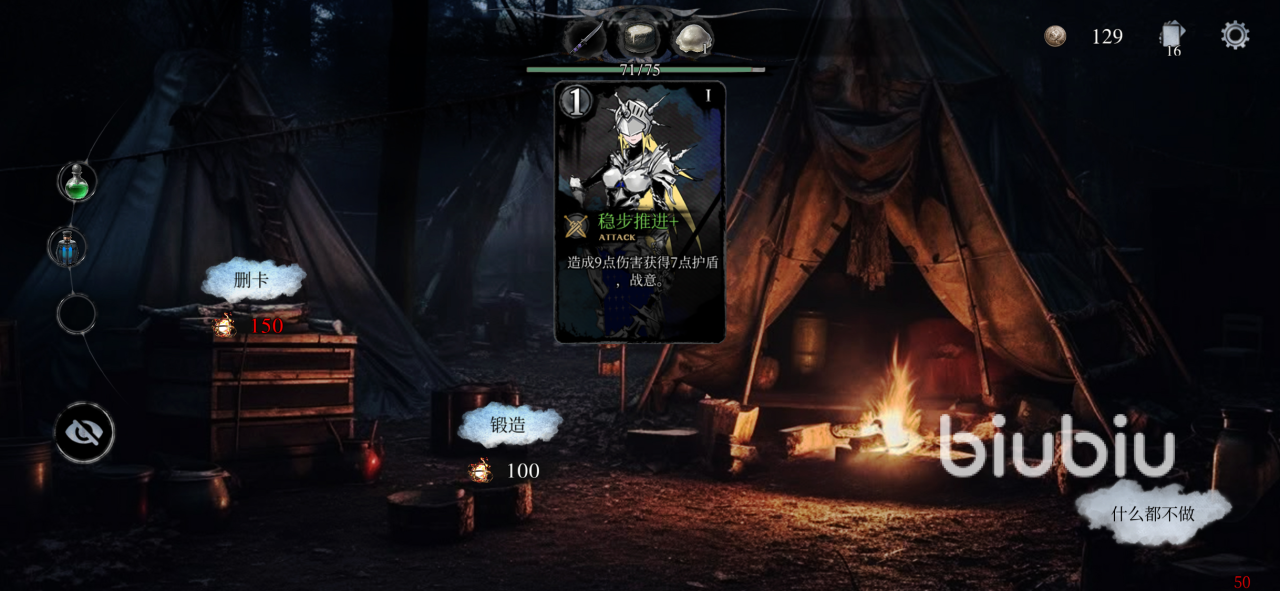The width and height of the screenshot is (1280, 591).
Task: Select the blue vial potion slot
Action: click(x=68, y=247)
